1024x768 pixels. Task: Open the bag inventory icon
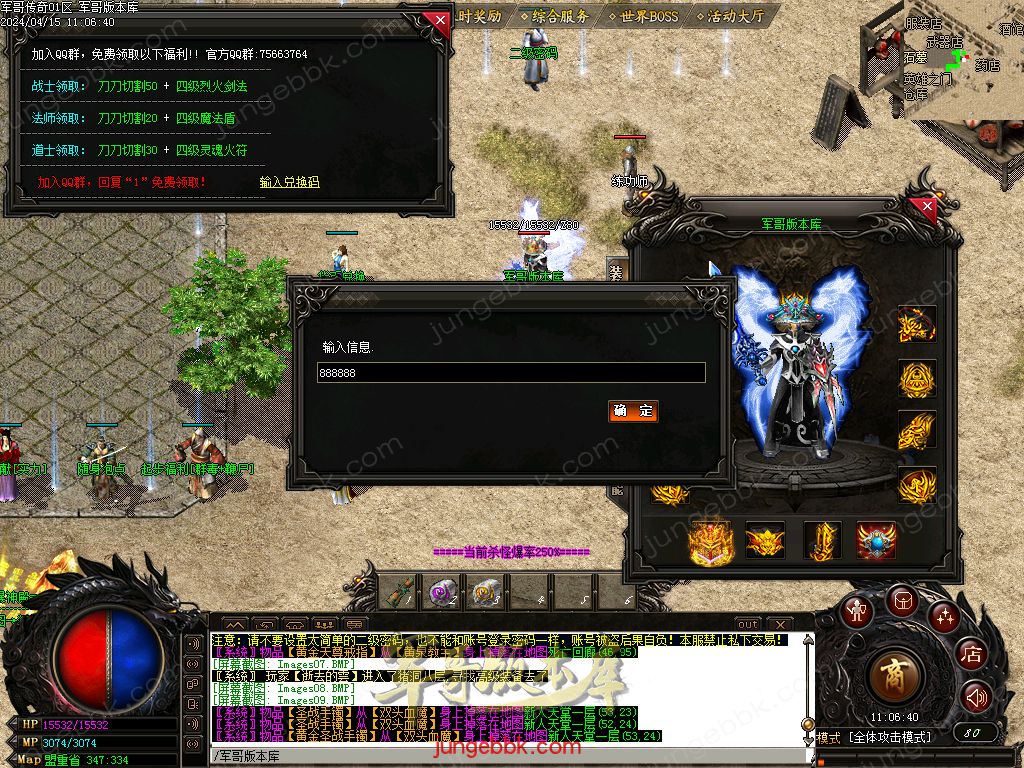(901, 600)
